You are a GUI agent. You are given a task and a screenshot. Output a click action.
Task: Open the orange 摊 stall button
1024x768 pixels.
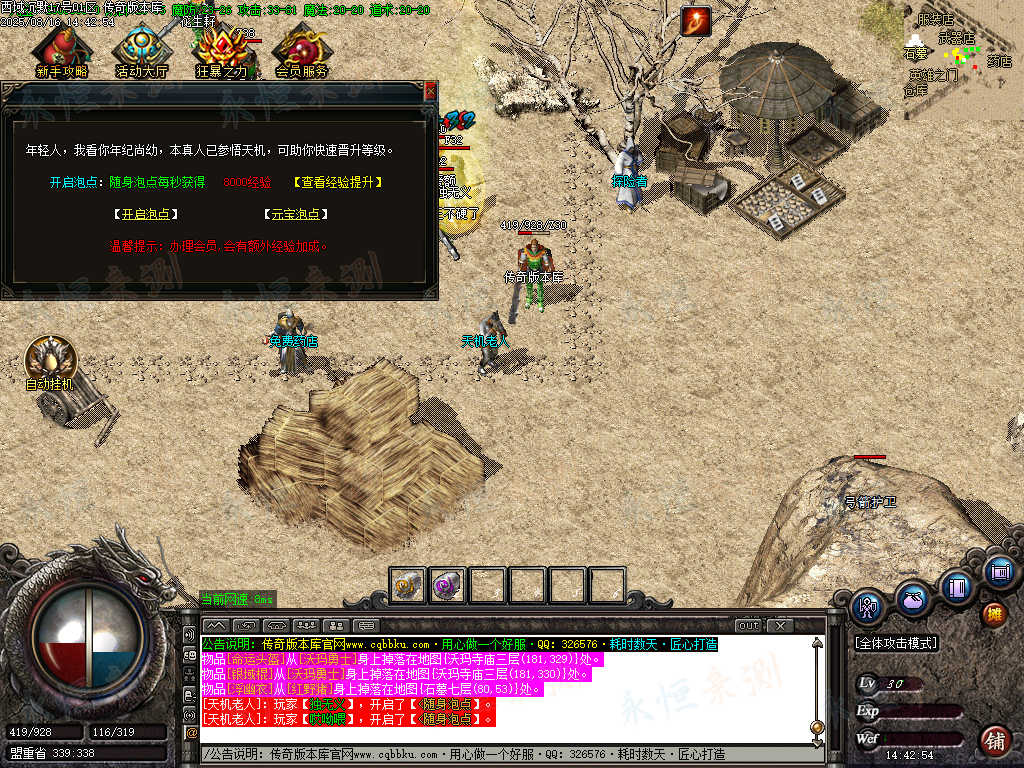pyautogui.click(x=994, y=613)
